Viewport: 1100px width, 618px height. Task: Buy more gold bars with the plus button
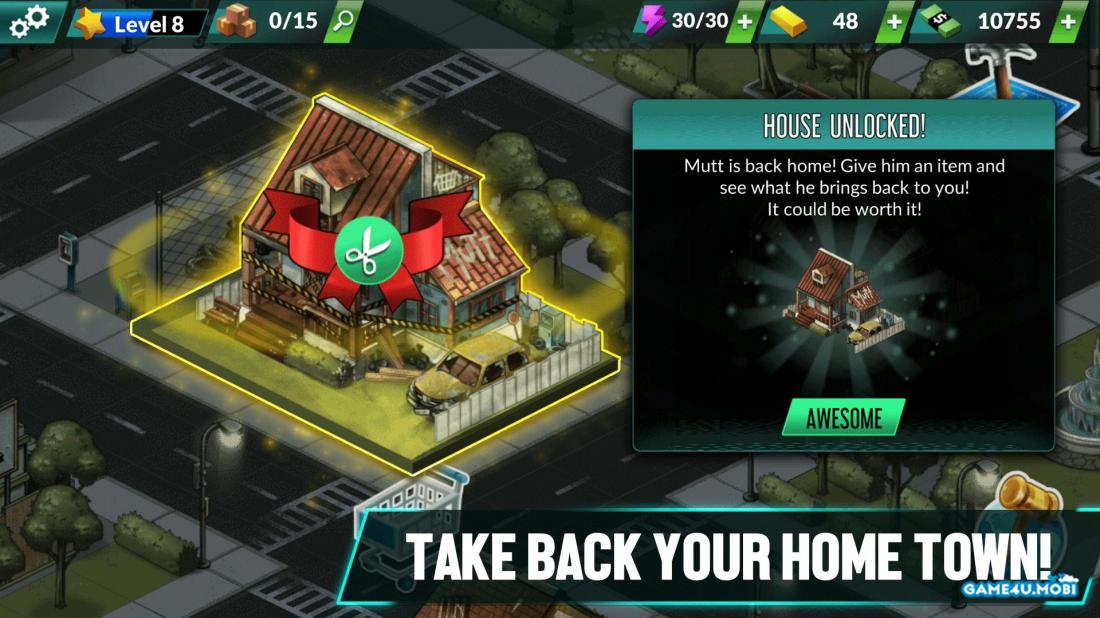[893, 22]
